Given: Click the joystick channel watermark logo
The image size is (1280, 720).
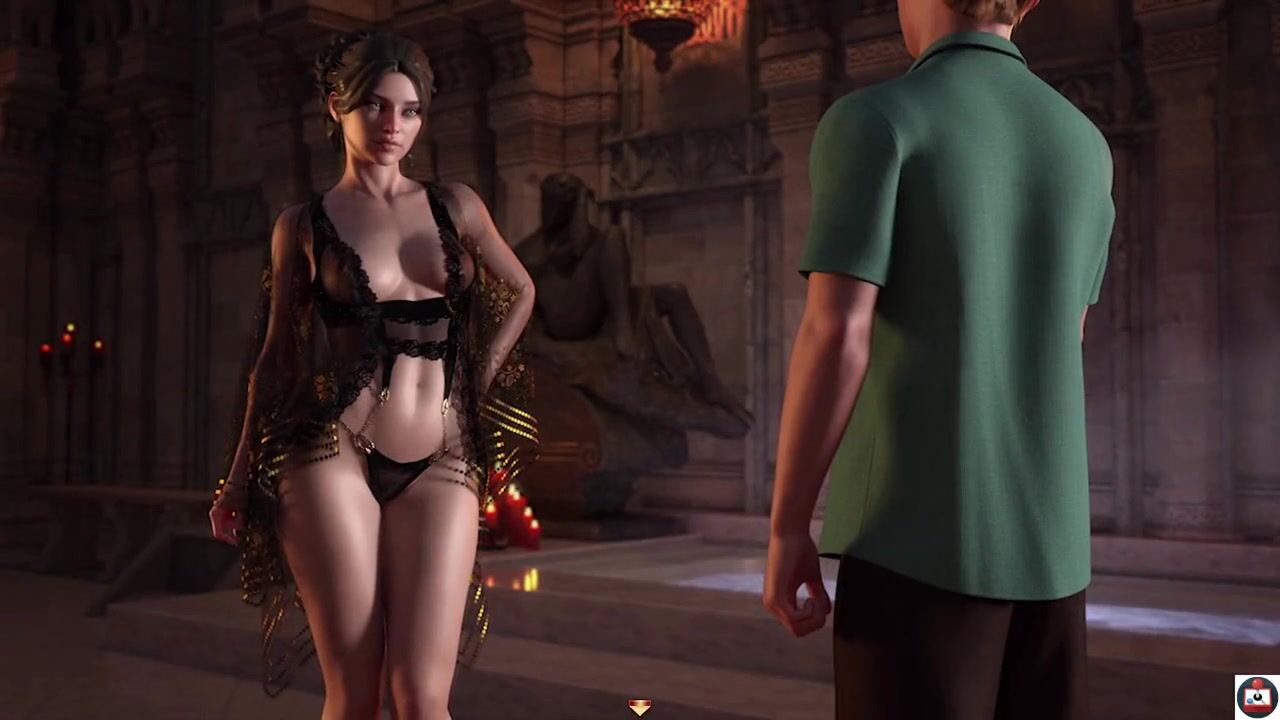Looking at the screenshot, I should 1256,696.
